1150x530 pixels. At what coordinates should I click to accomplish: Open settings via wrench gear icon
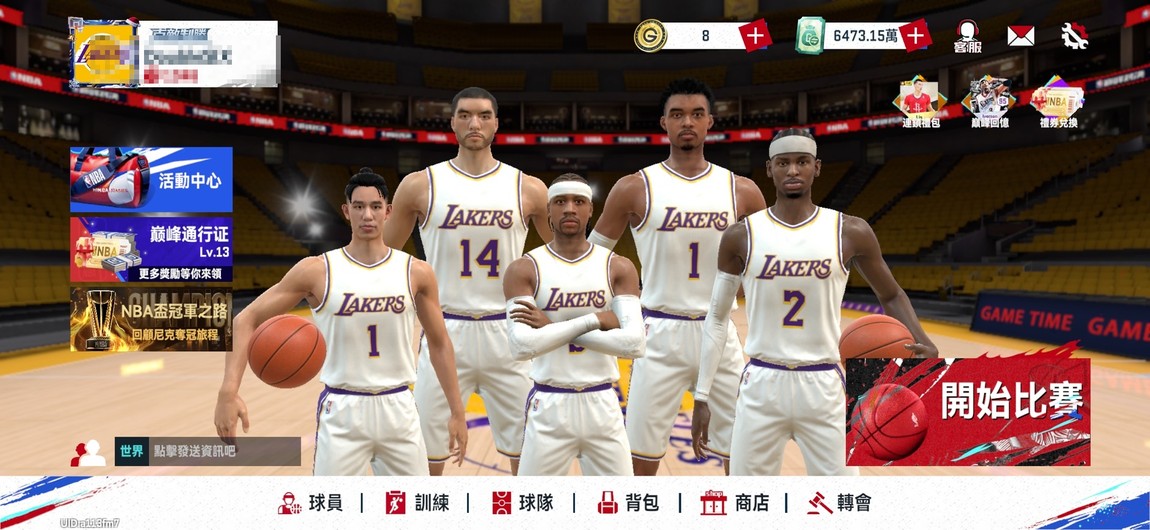[x=1075, y=36]
